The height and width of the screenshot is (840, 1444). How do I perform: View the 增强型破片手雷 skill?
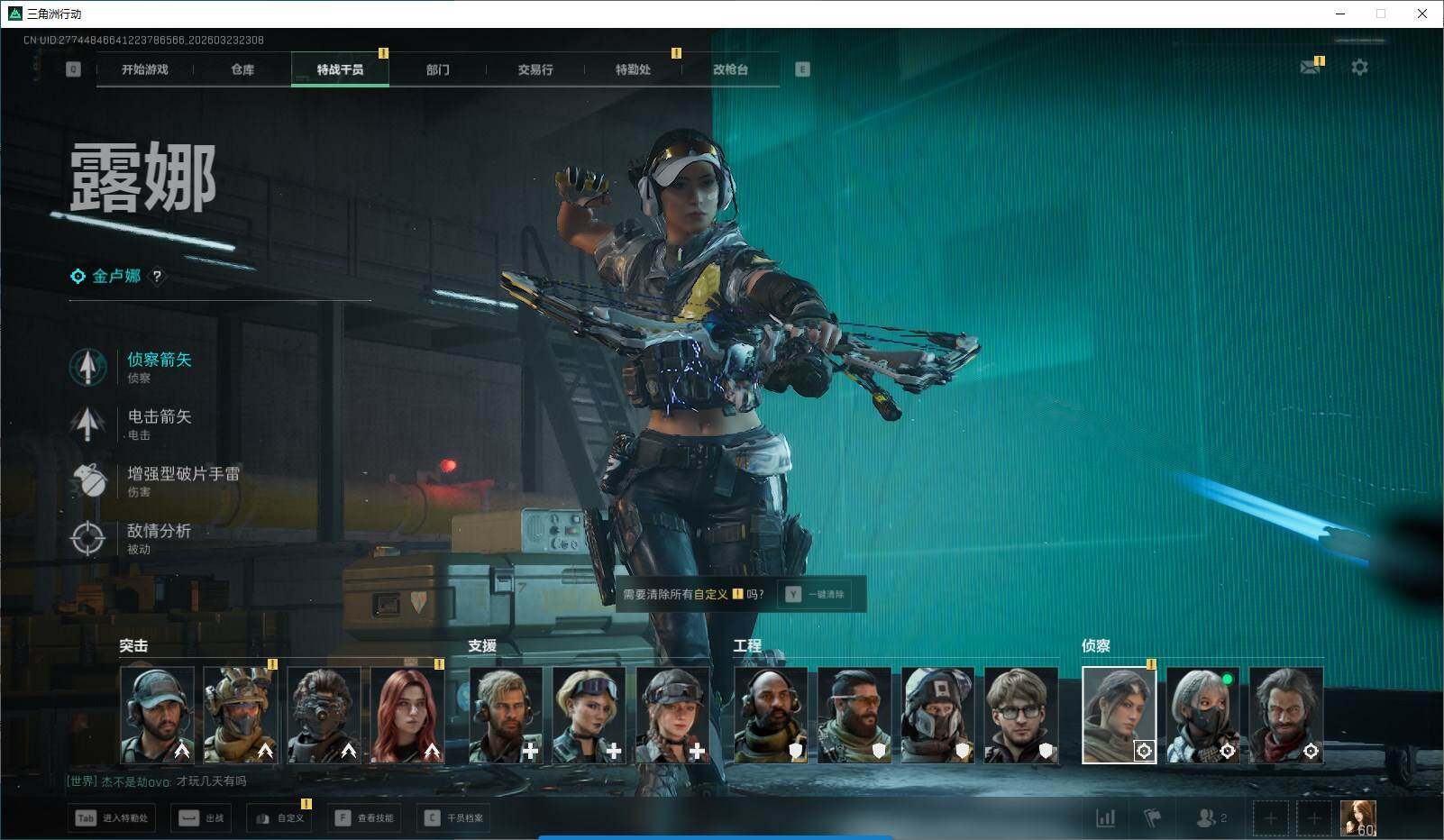(183, 474)
